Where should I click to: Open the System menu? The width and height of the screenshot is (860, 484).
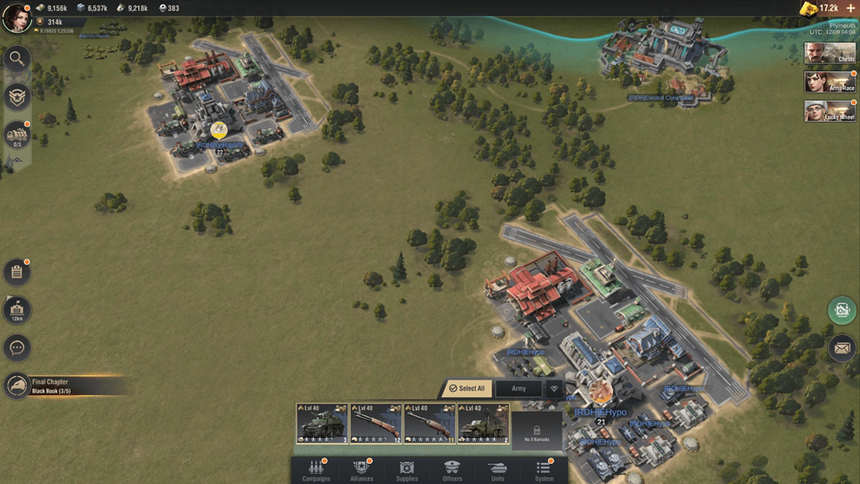[x=543, y=470]
